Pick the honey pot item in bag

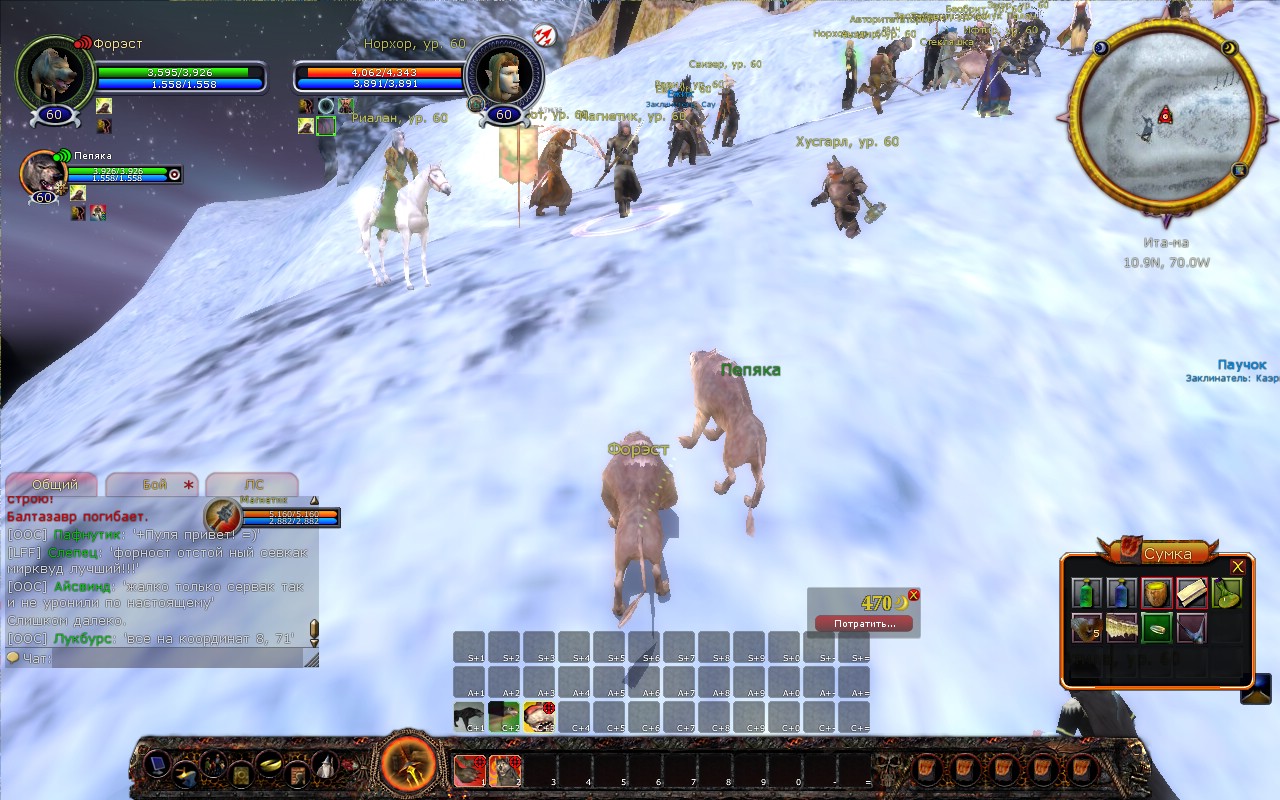point(1157,593)
